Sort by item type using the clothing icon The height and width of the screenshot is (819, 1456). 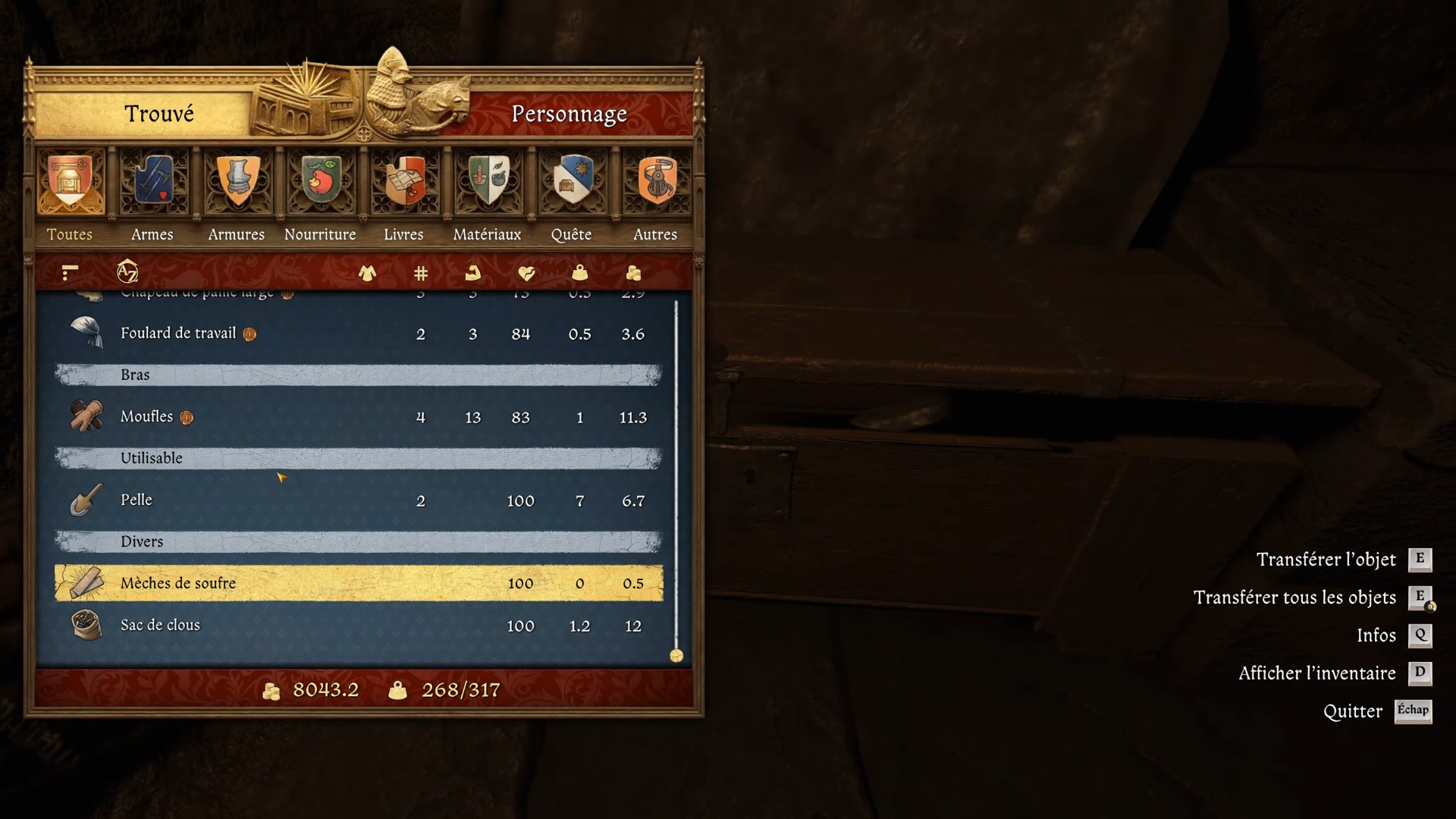click(x=368, y=274)
